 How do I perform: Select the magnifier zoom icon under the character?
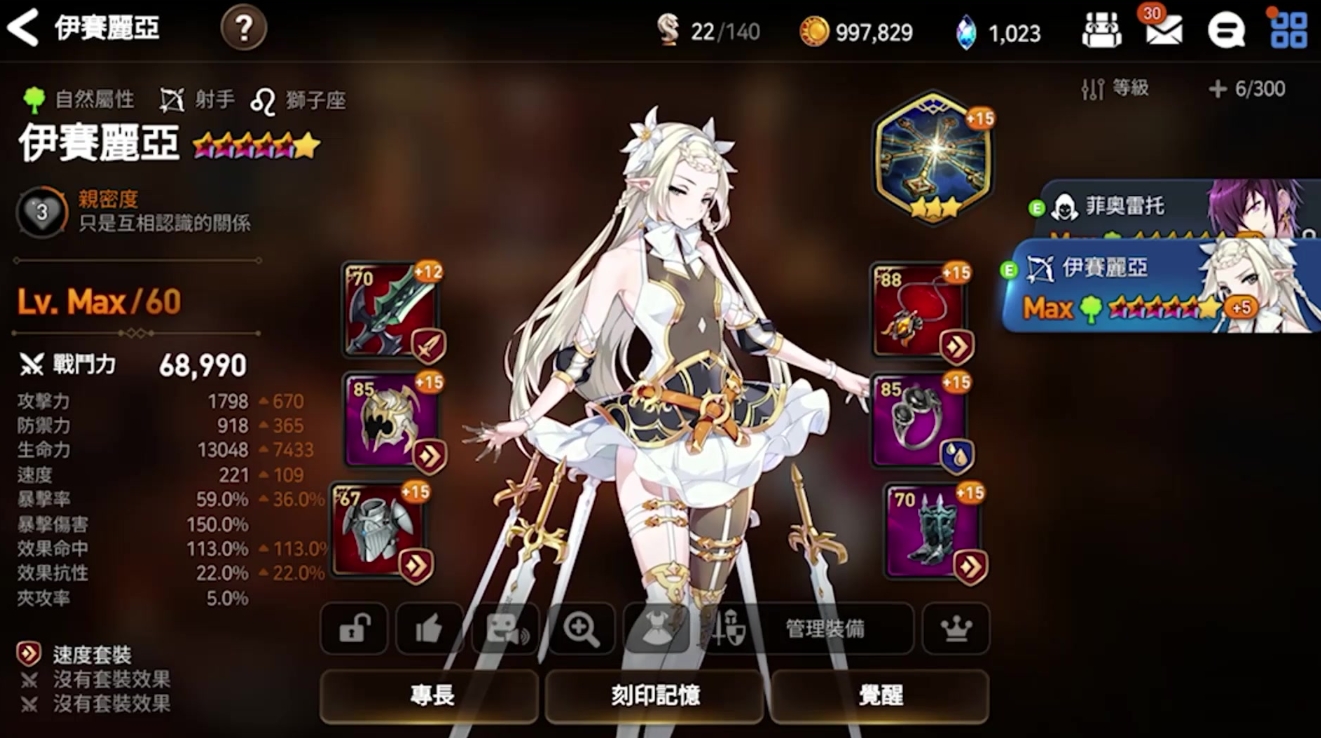(581, 630)
